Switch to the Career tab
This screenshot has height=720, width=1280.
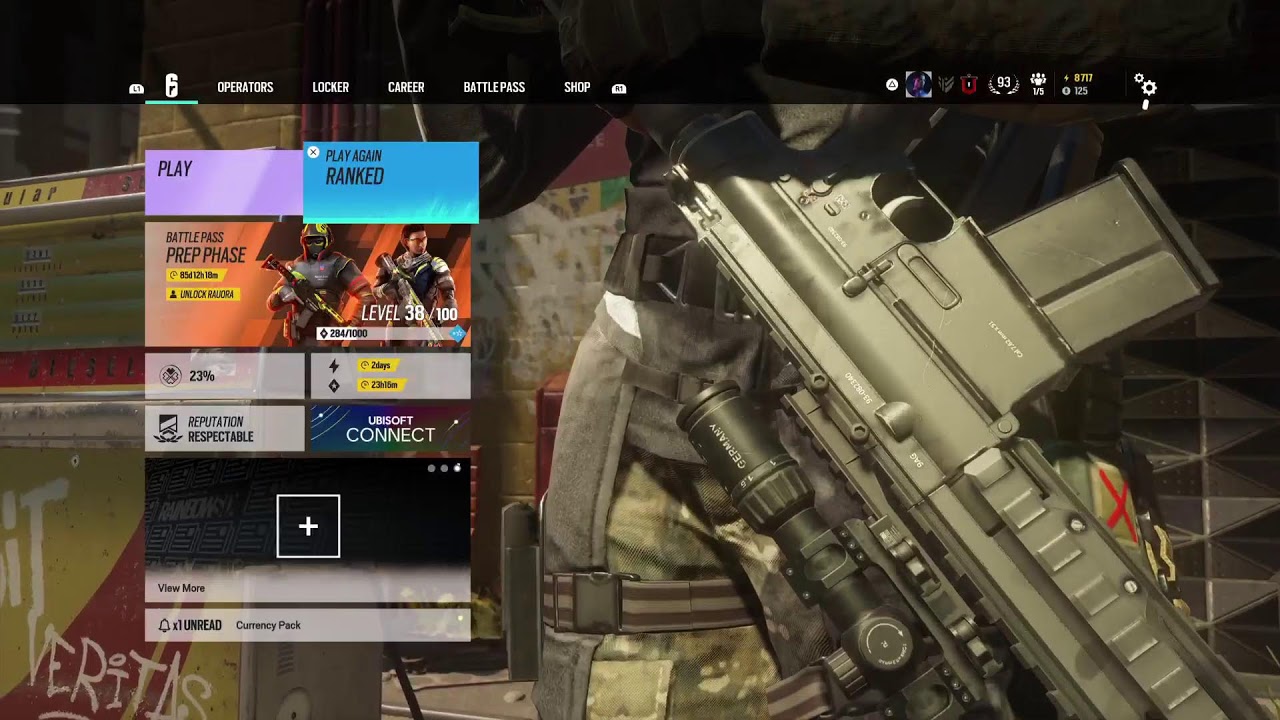406,87
